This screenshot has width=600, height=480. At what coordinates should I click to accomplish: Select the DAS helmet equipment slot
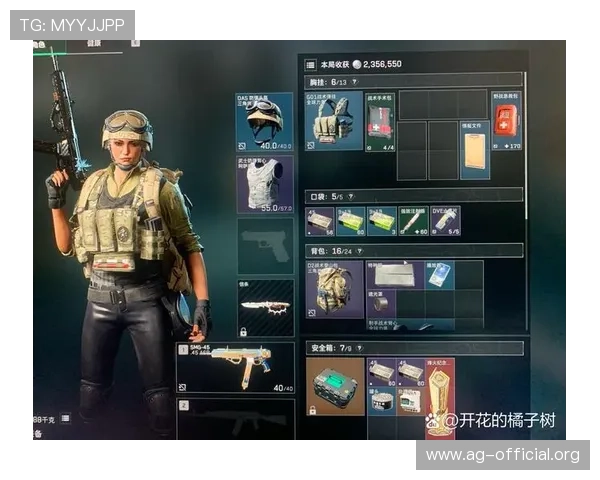[264, 121]
